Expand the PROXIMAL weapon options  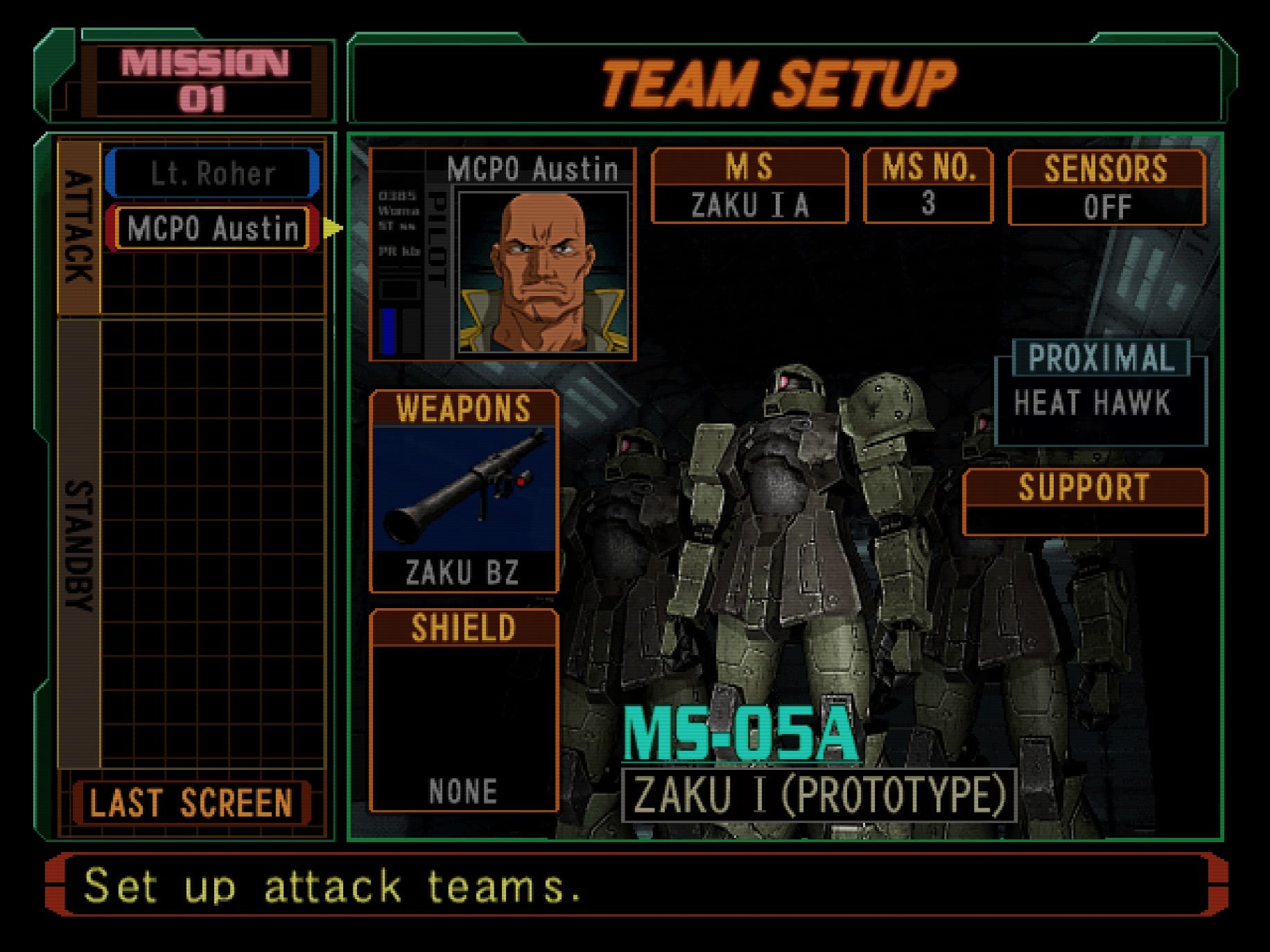tap(1098, 359)
